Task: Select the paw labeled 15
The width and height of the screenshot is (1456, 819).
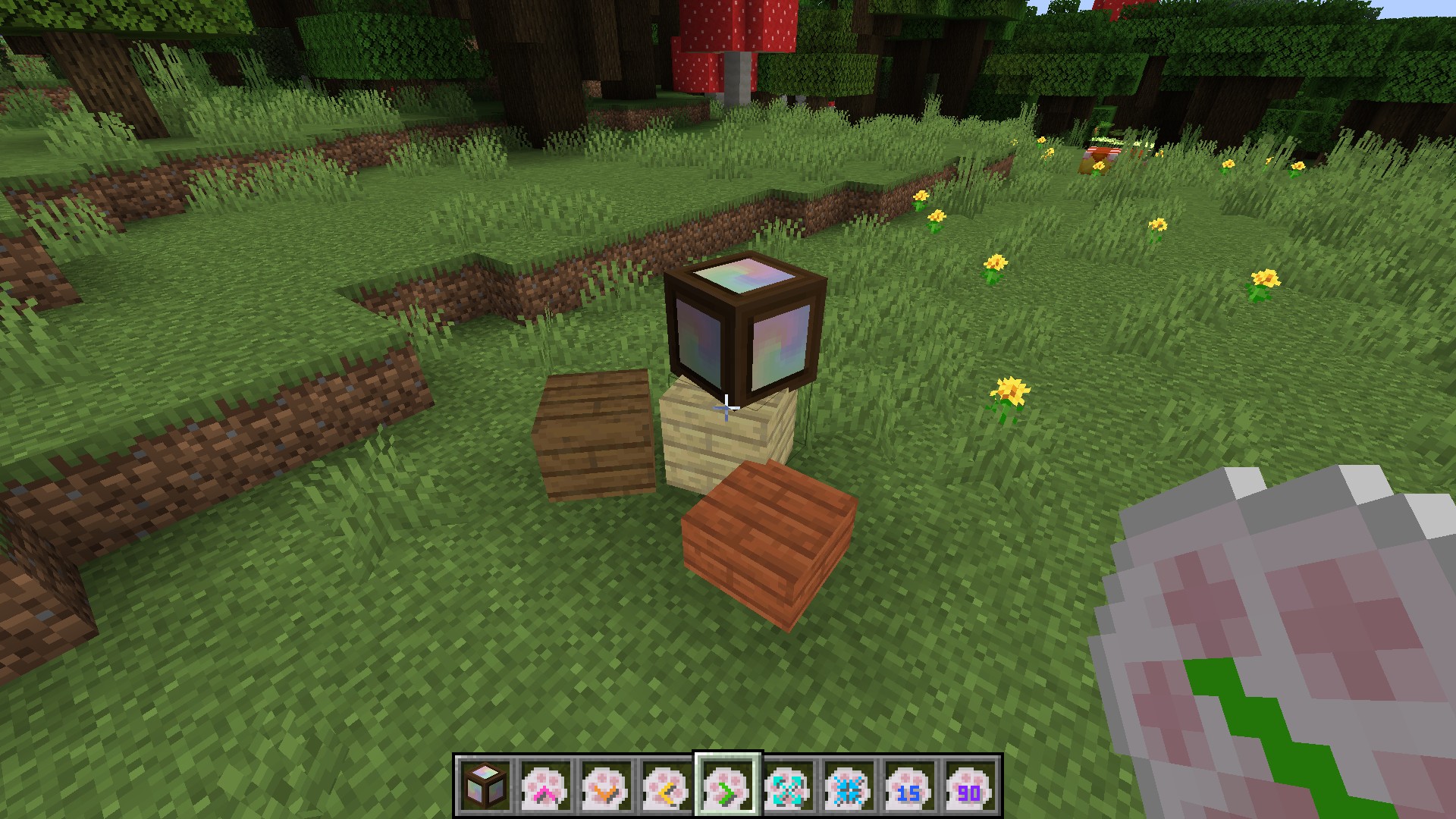Action: click(910, 785)
